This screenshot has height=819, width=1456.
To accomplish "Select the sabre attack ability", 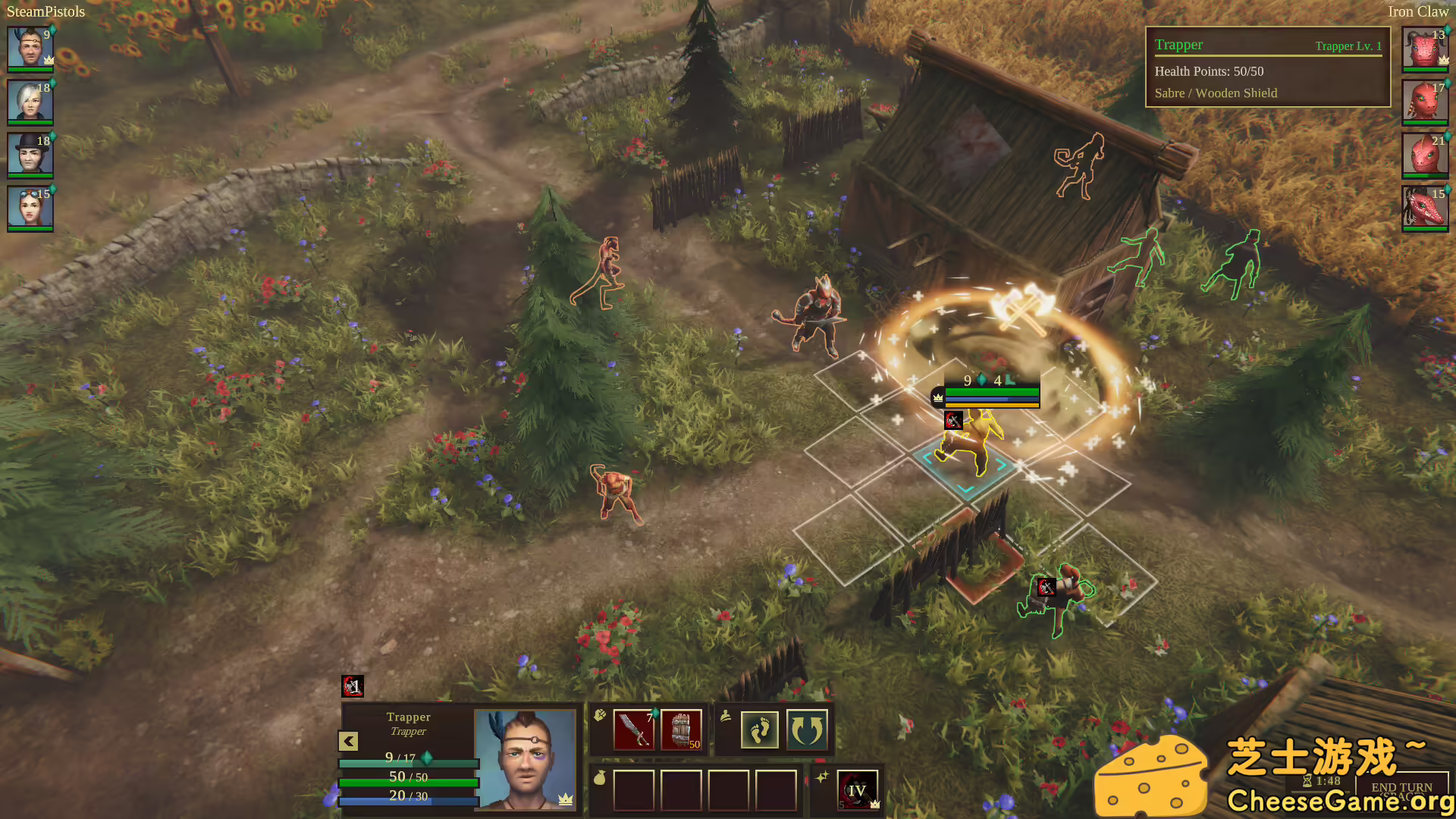I will (x=633, y=730).
